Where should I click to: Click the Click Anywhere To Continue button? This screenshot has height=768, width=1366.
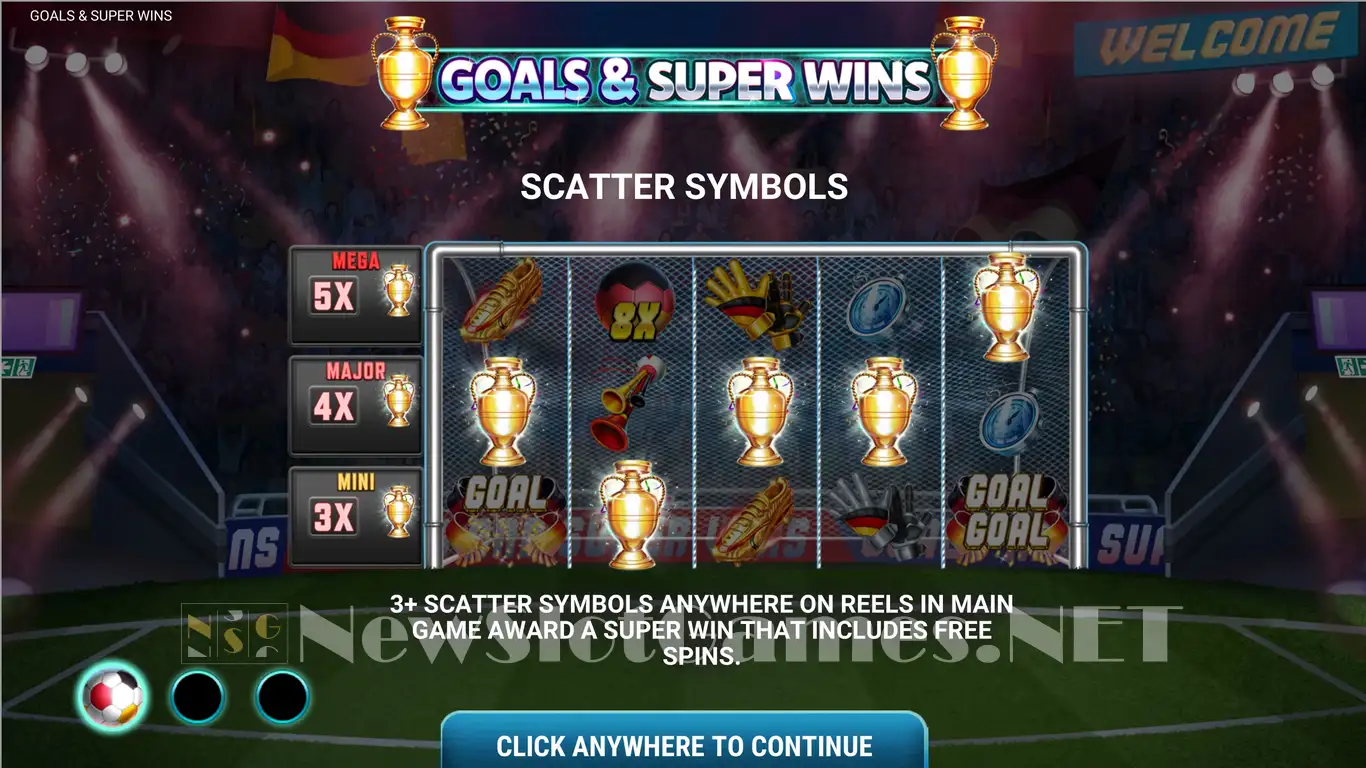684,744
